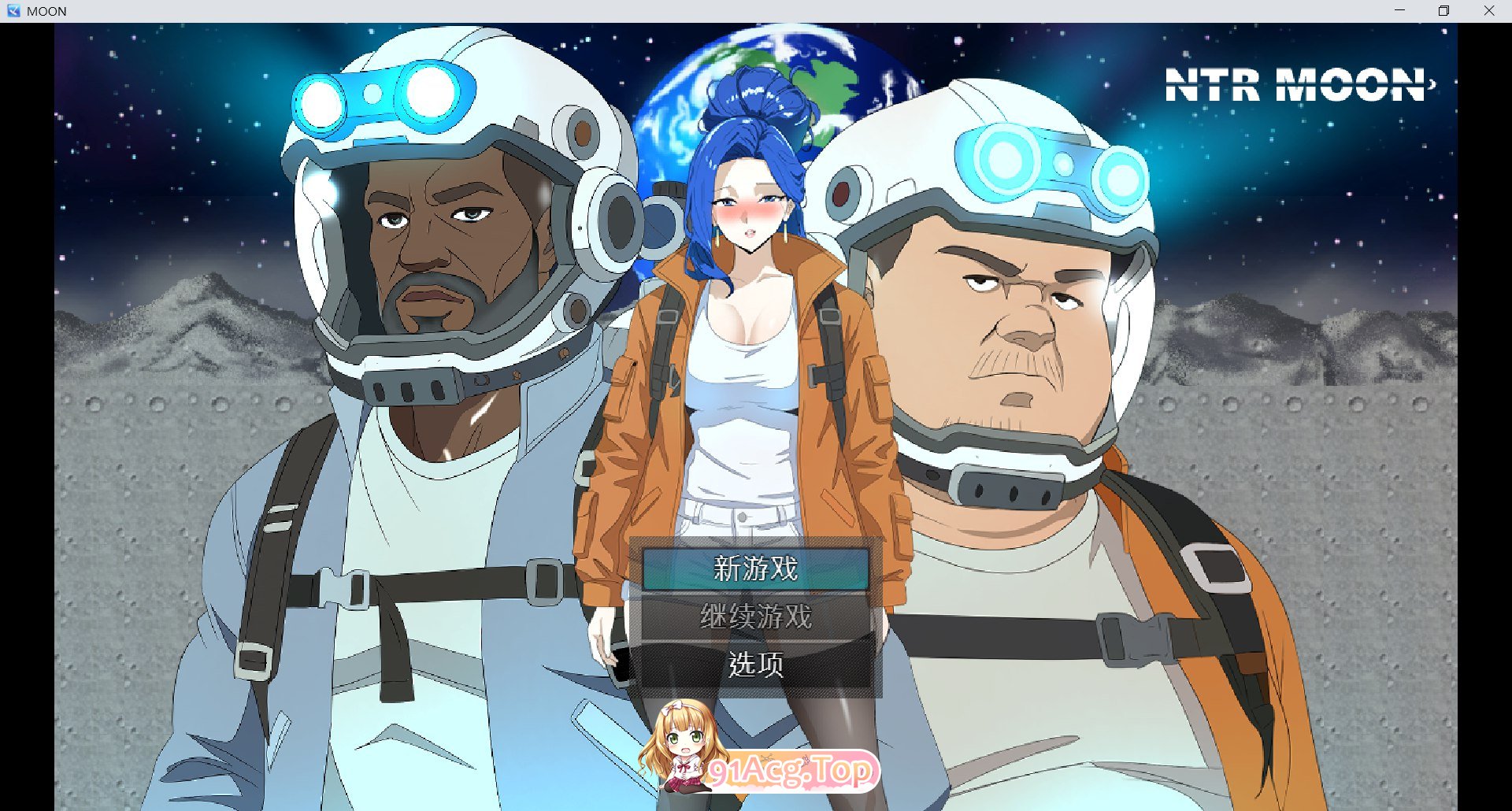The image size is (1512, 811).
Task: Open the 选项 options menu
Action: coord(754,665)
